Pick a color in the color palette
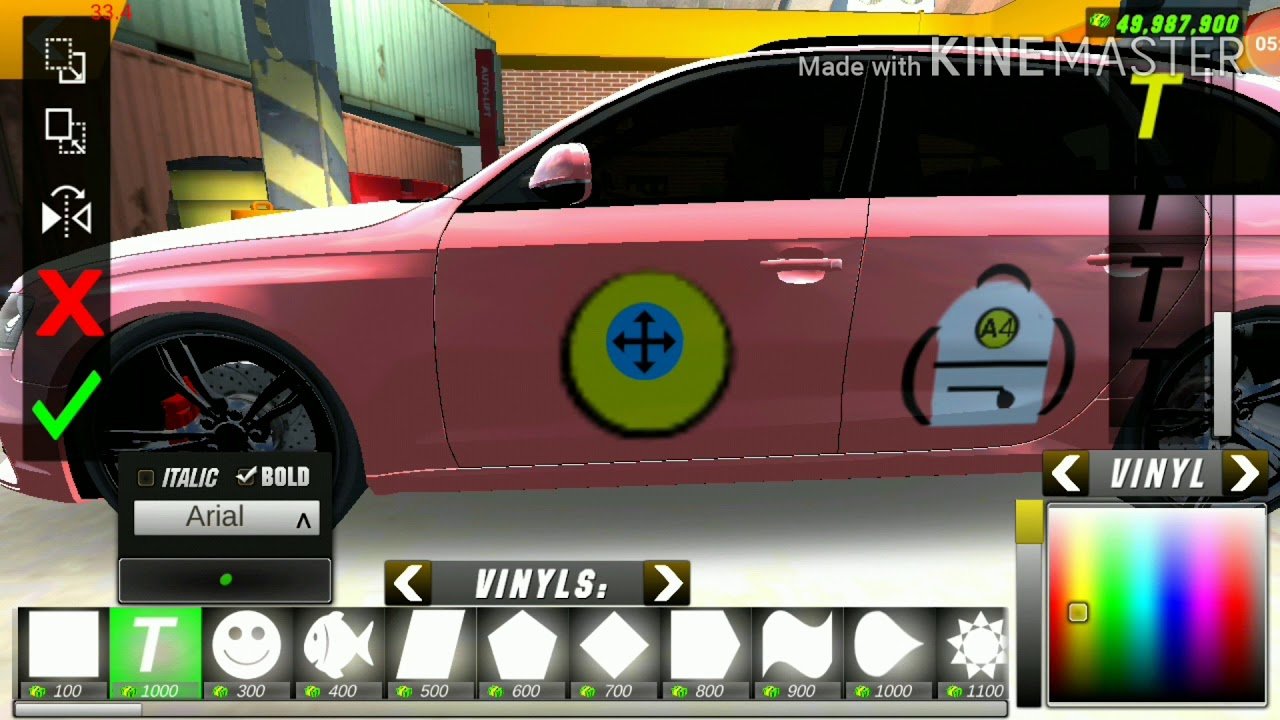The height and width of the screenshot is (720, 1280). [x=1156, y=605]
